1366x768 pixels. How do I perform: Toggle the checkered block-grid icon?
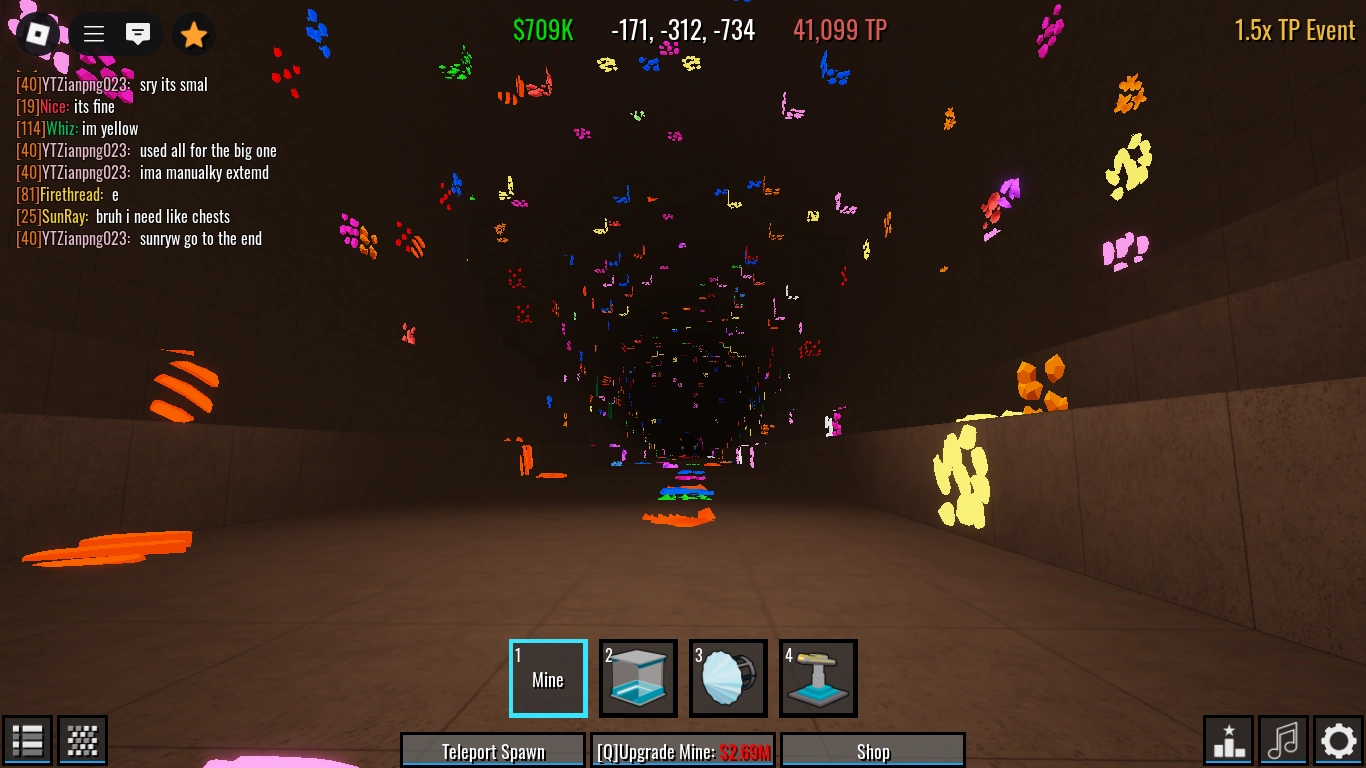[x=82, y=740]
